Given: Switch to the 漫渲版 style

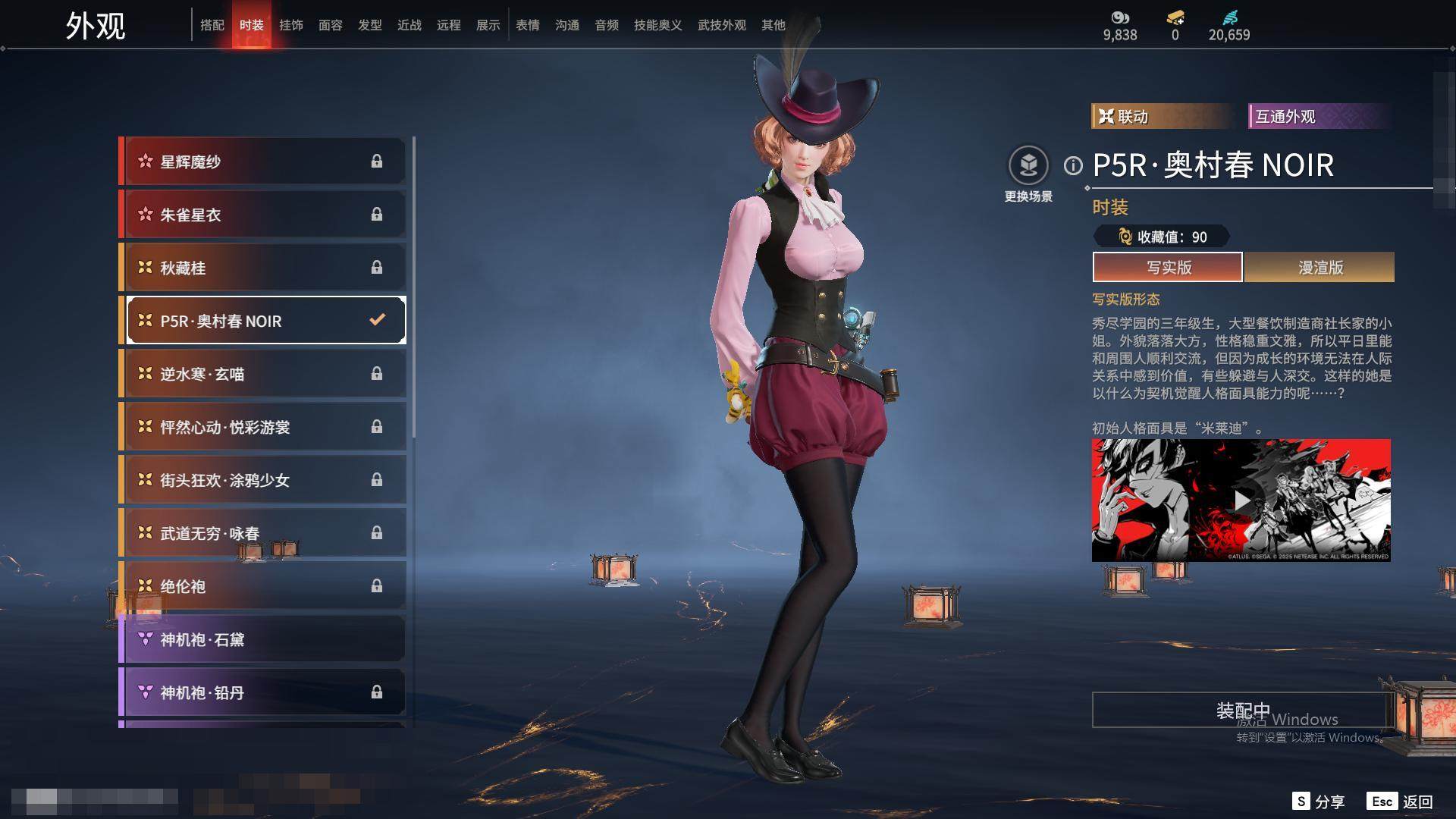Looking at the screenshot, I should pos(1319,267).
